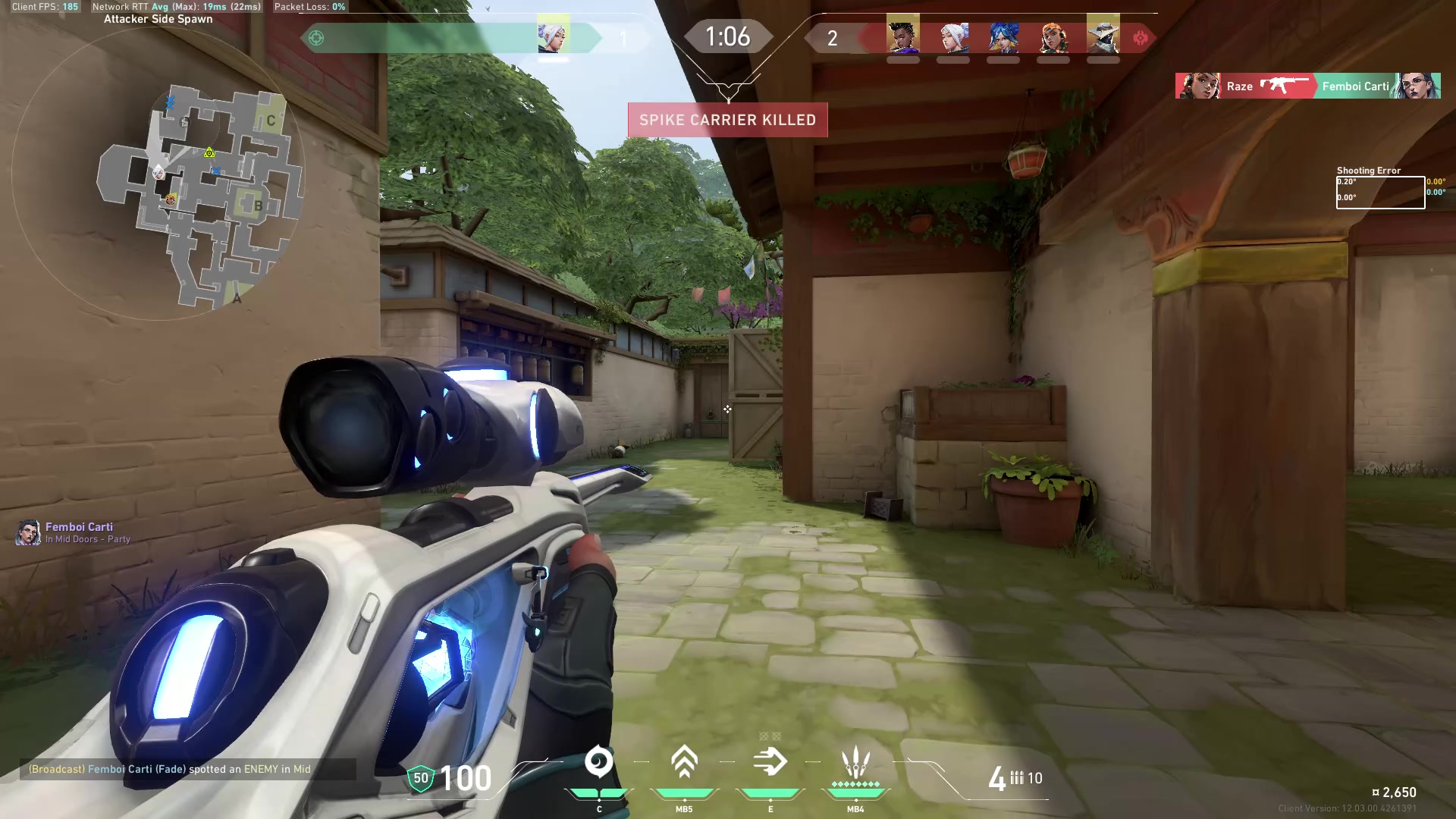Select Femboi Carti's party member portrait
Viewport: 1456px width, 819px height.
pos(28,532)
